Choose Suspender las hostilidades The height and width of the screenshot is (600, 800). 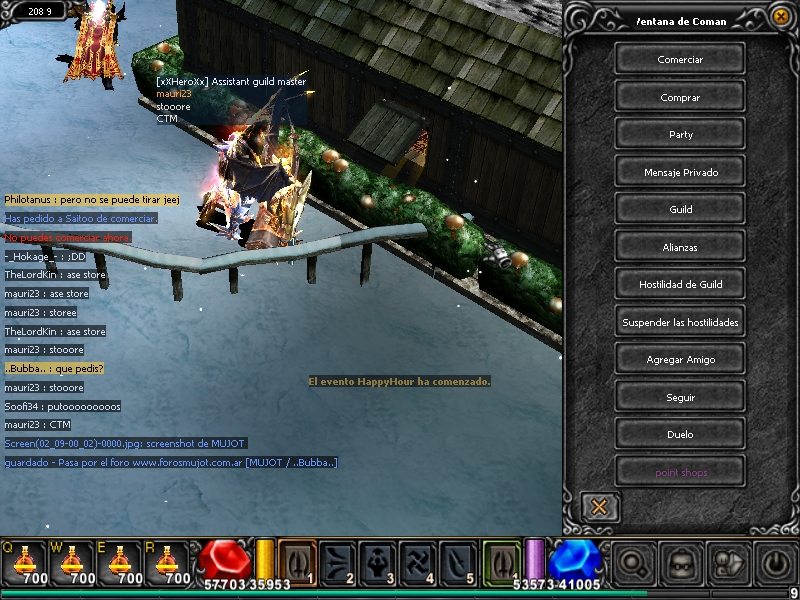(x=680, y=322)
